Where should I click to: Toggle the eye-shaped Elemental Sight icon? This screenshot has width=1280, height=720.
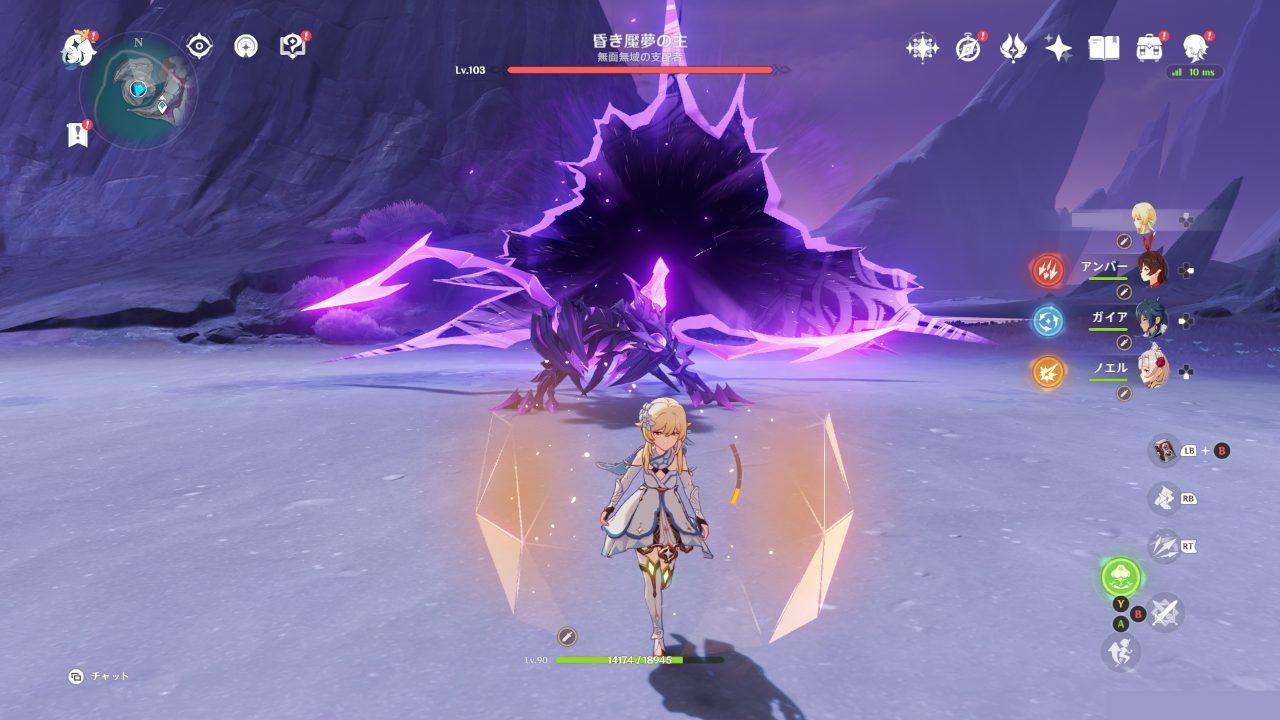tap(199, 46)
